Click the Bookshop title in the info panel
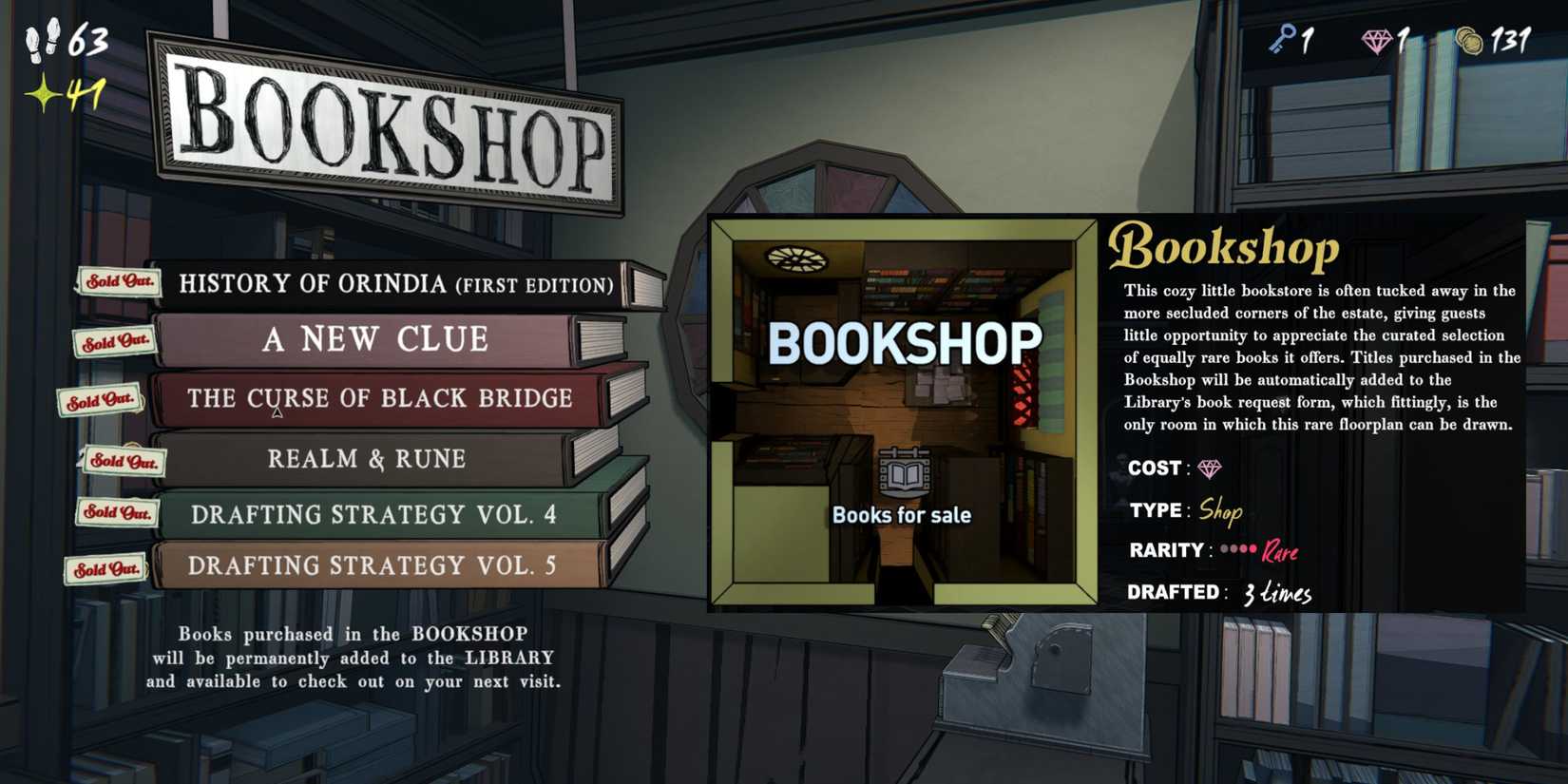This screenshot has width=1568, height=784. coord(1227,247)
